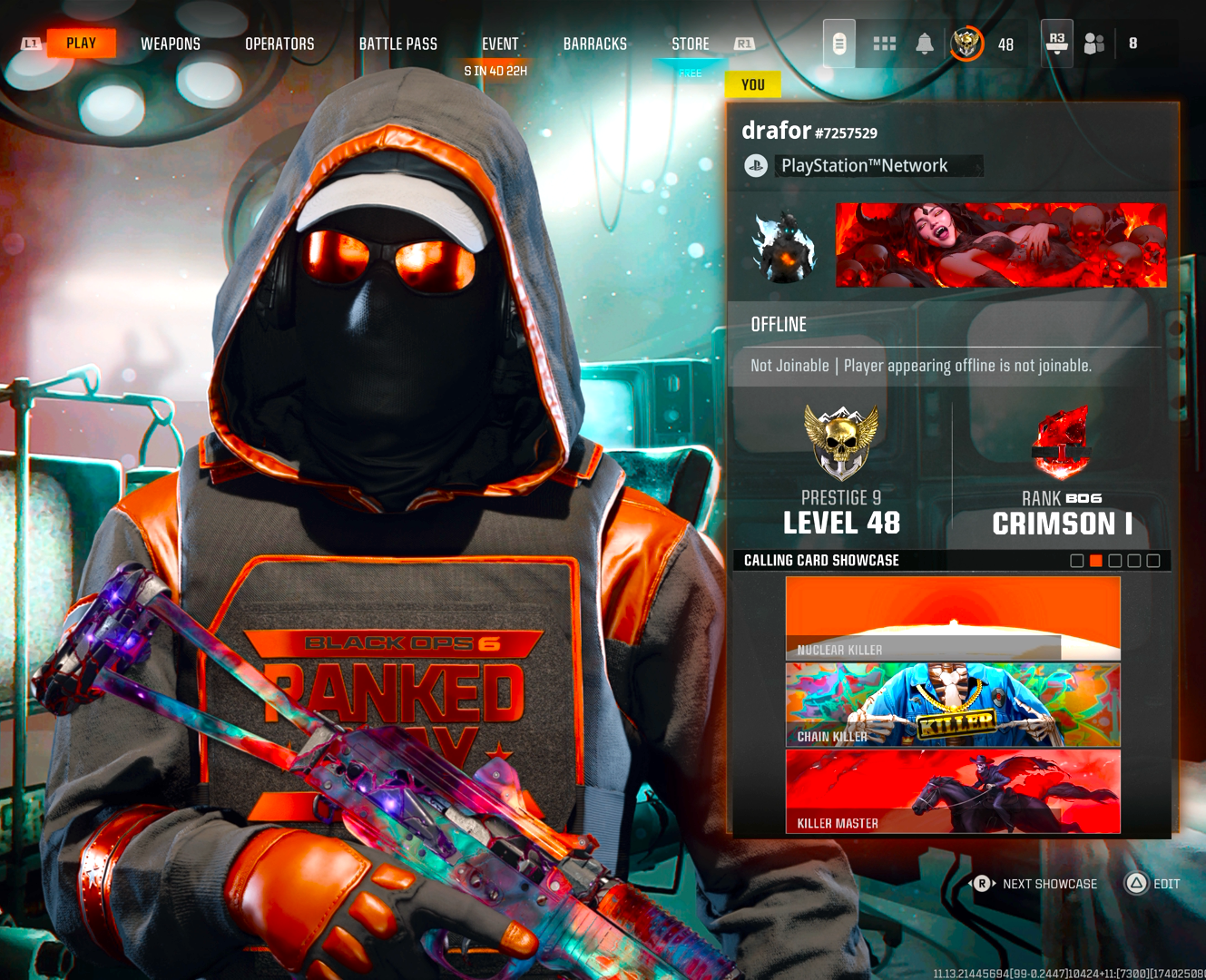Open the friends social icon

tap(1094, 44)
